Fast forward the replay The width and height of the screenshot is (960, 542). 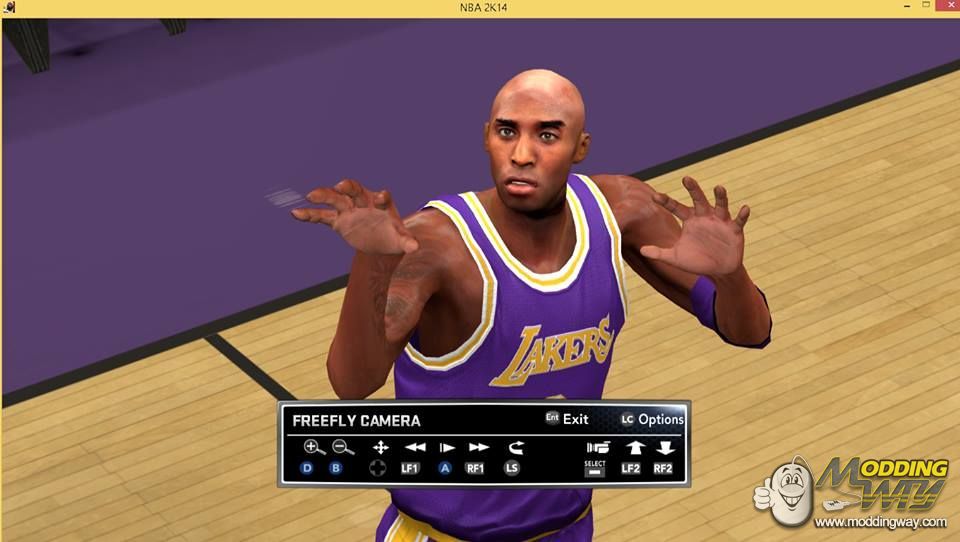[x=479, y=448]
